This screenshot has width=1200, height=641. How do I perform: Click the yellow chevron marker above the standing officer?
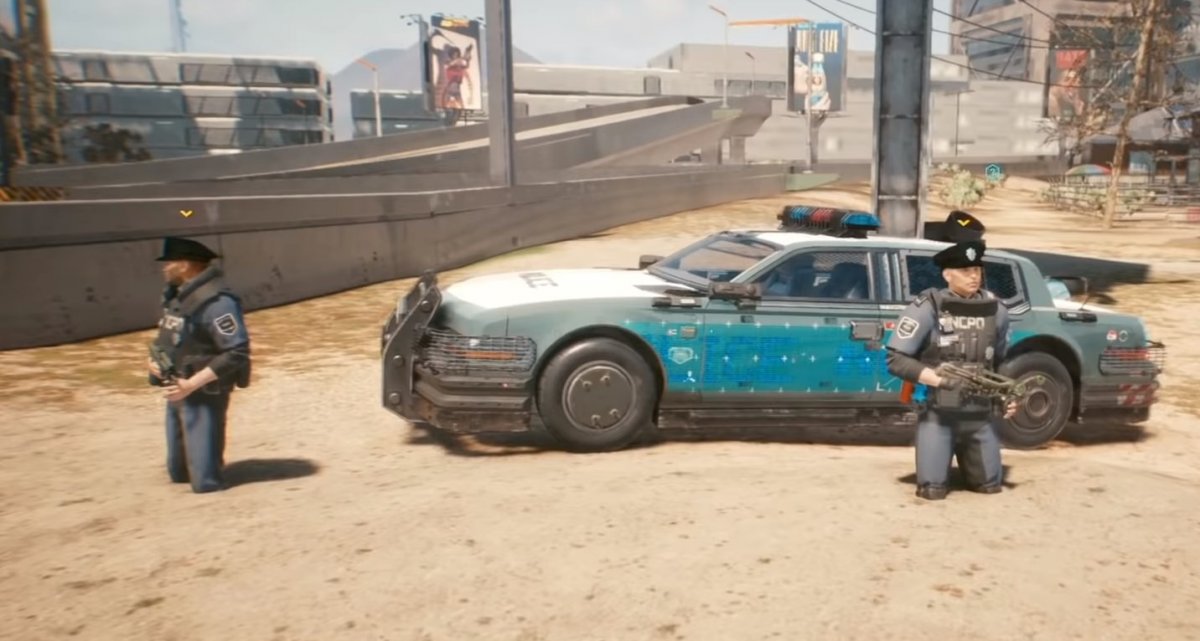[x=186, y=213]
